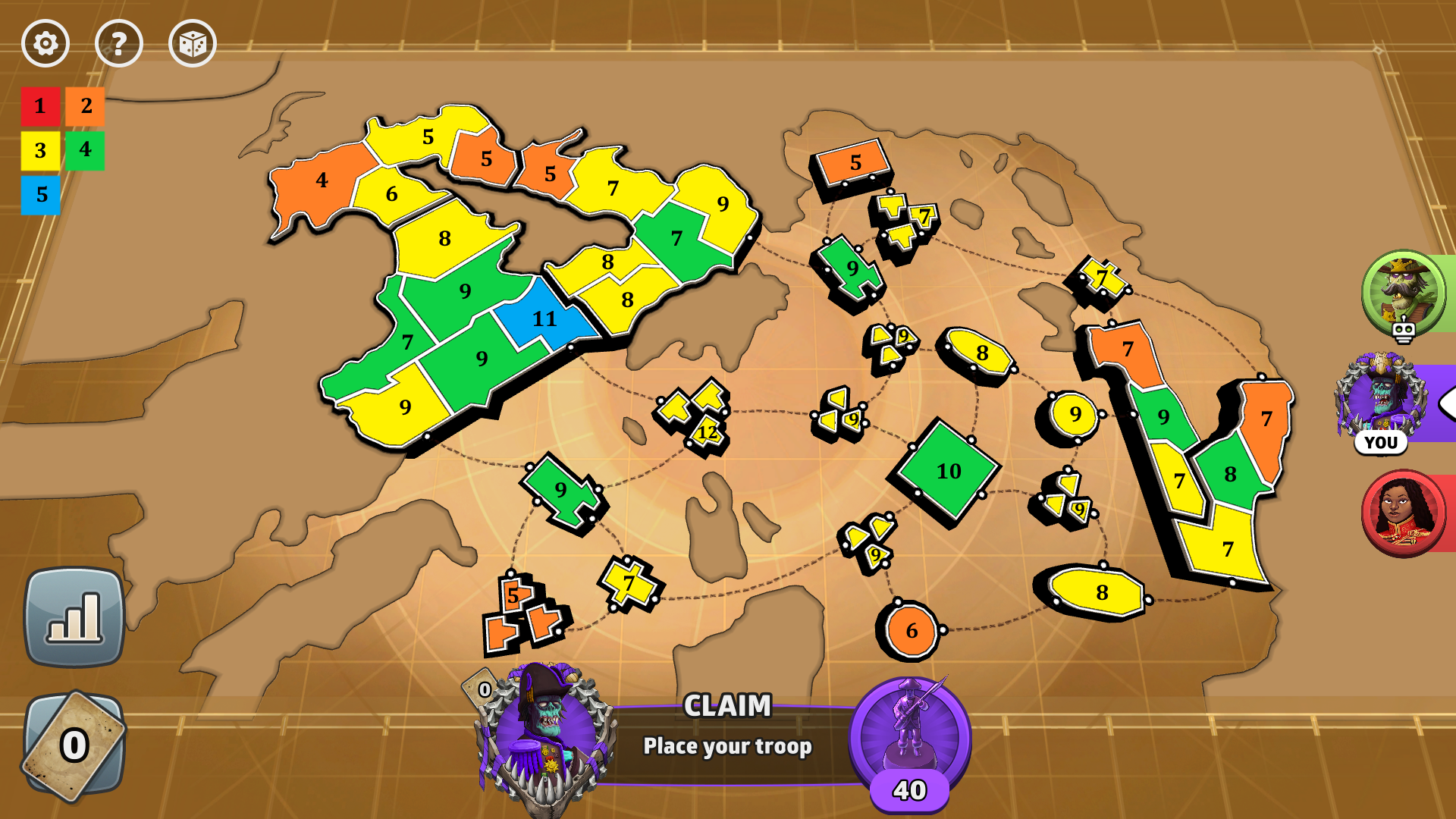Click the troop counter showing 40
The width and height of the screenshot is (1456, 819).
[909, 789]
